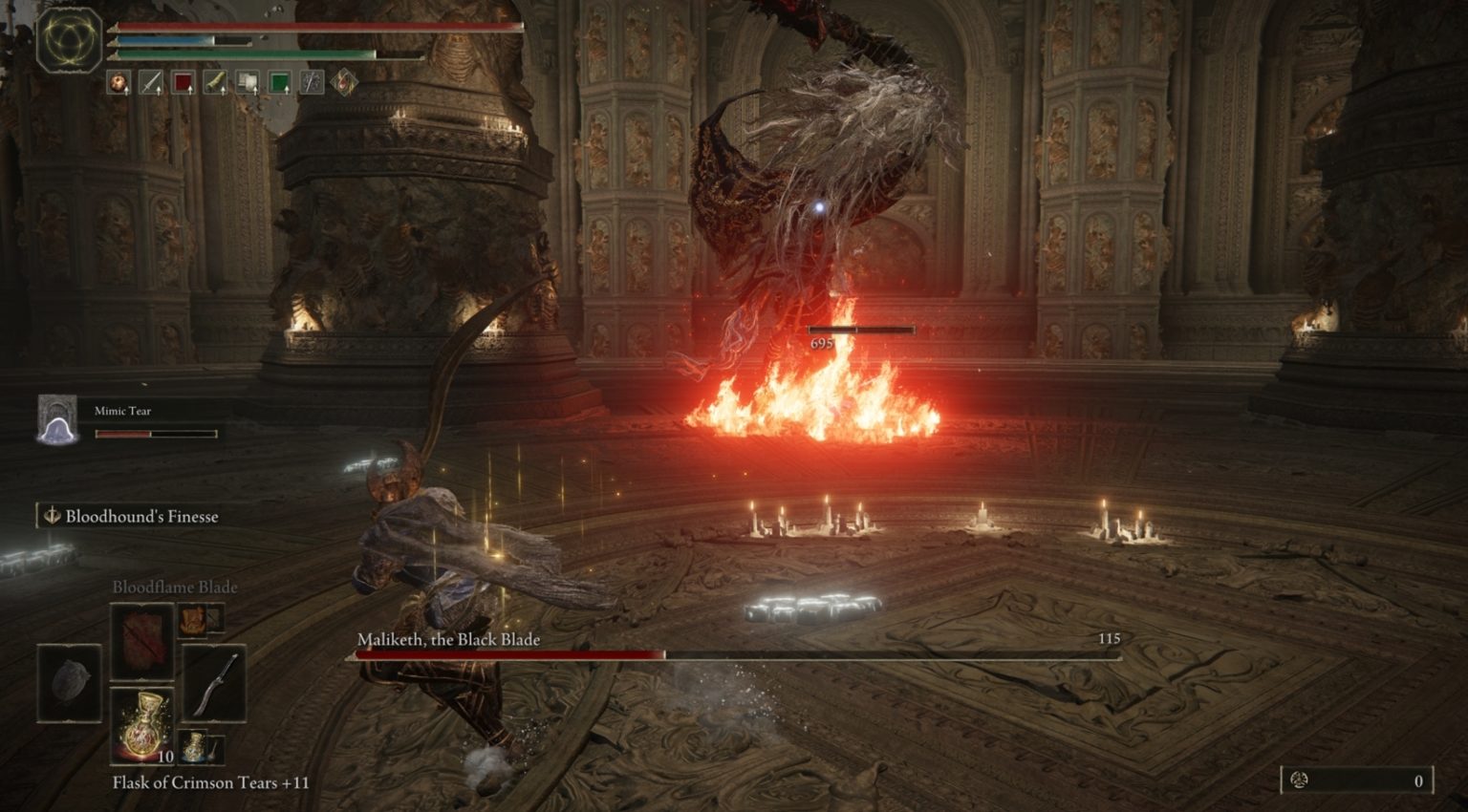Toggle the bread buff icon on the status bar

(118, 80)
